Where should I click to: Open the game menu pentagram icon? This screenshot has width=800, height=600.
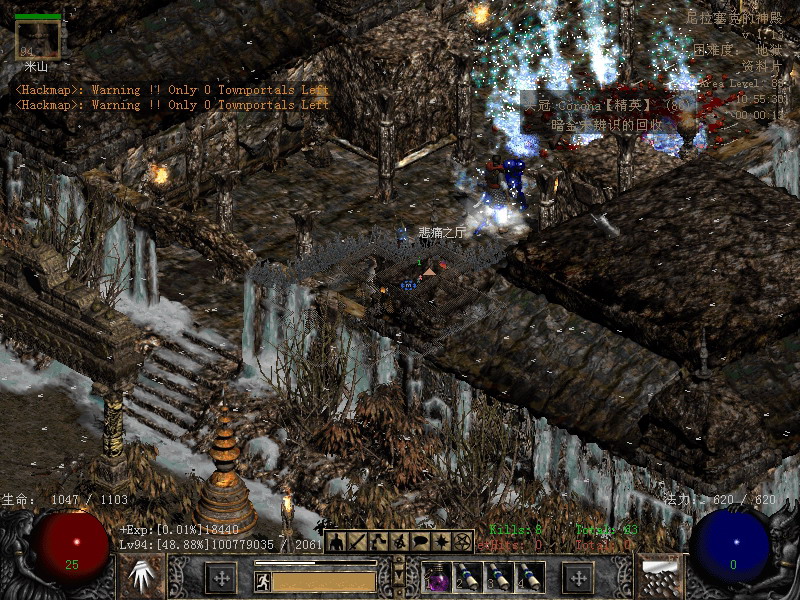462,542
